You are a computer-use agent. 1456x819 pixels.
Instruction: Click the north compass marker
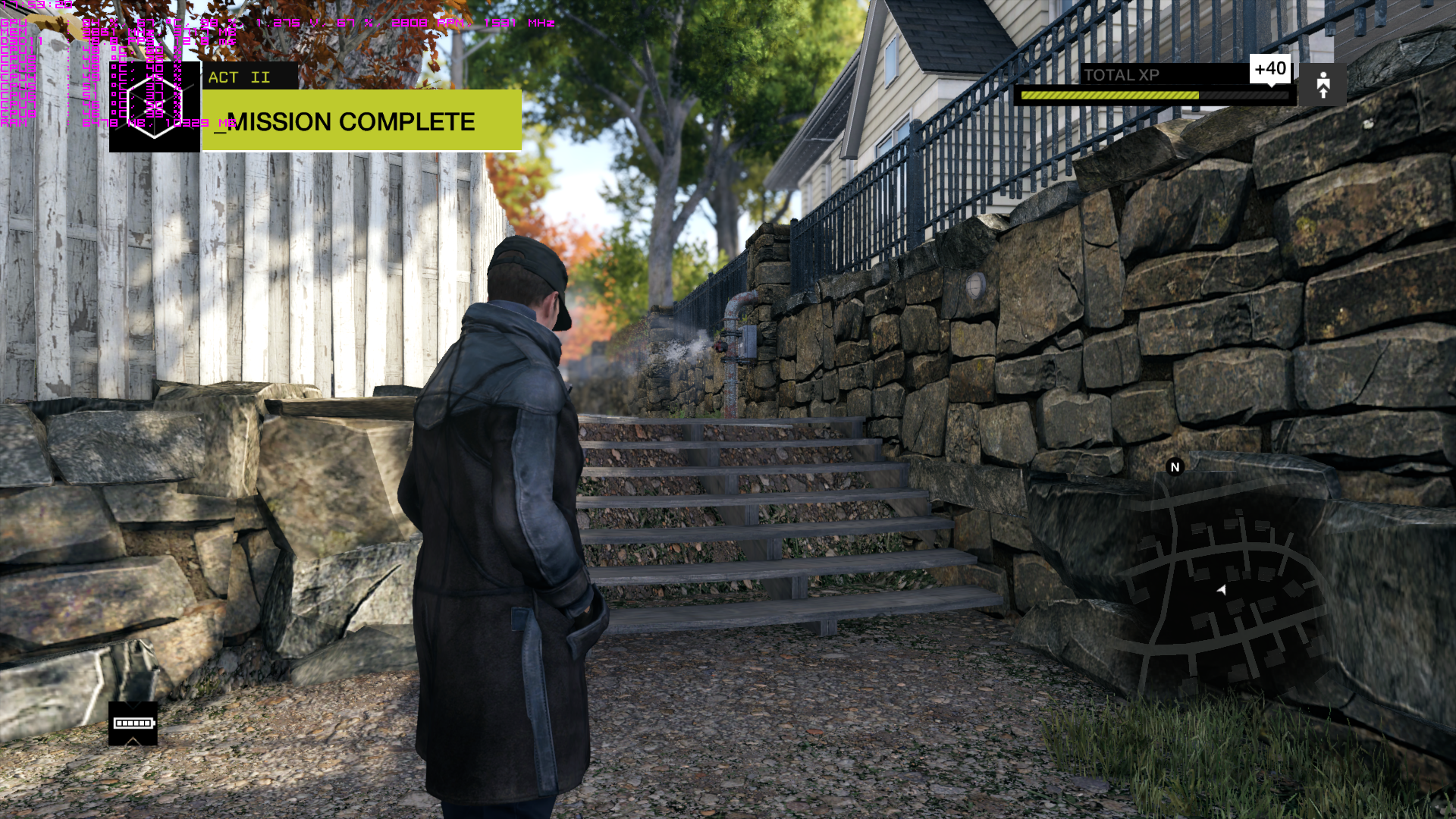tap(1175, 467)
